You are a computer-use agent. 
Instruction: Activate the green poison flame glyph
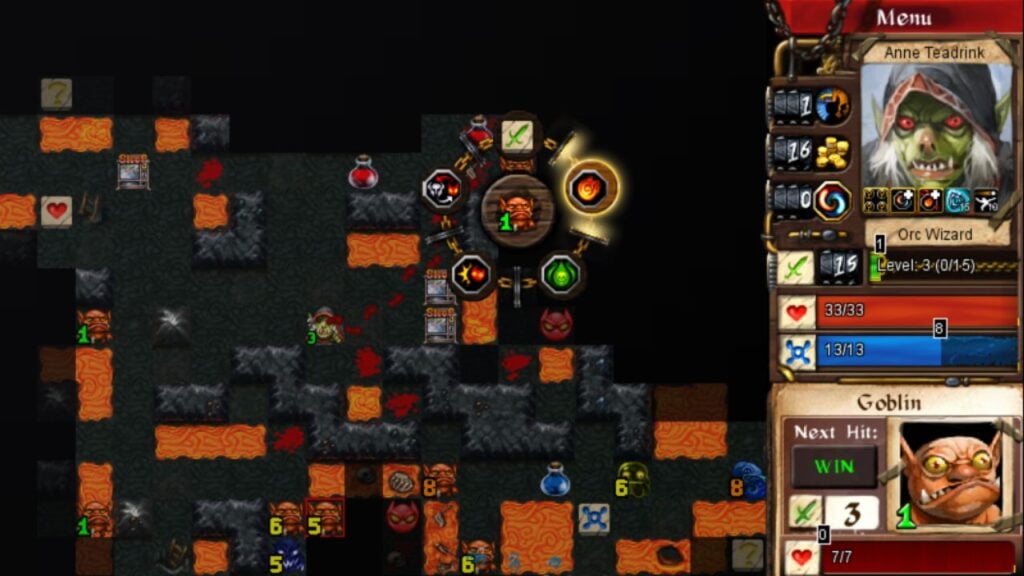tap(562, 274)
